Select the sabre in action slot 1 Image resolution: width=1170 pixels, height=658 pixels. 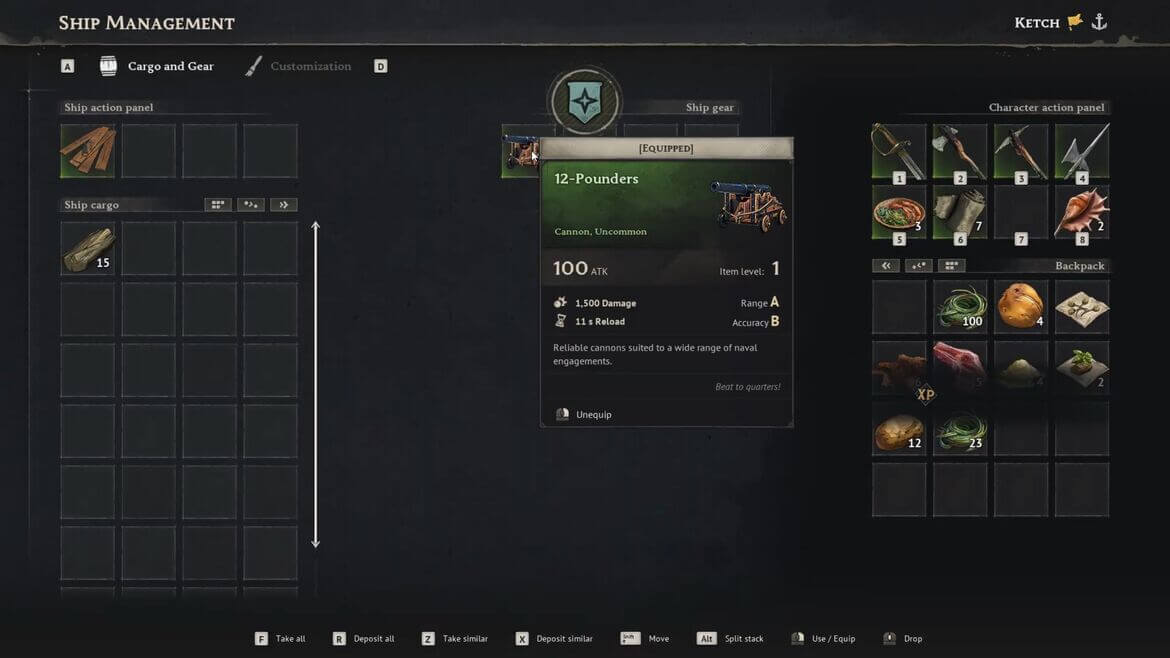coord(898,151)
